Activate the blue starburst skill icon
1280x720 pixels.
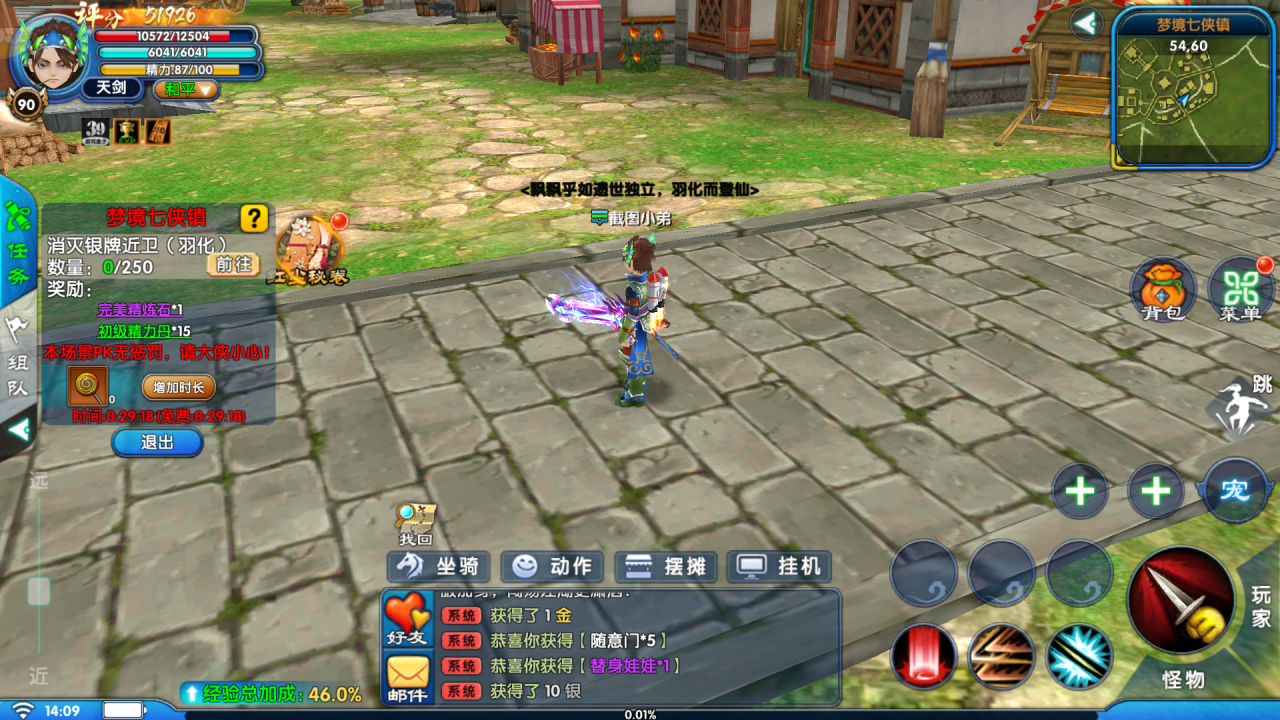pyautogui.click(x=1080, y=656)
